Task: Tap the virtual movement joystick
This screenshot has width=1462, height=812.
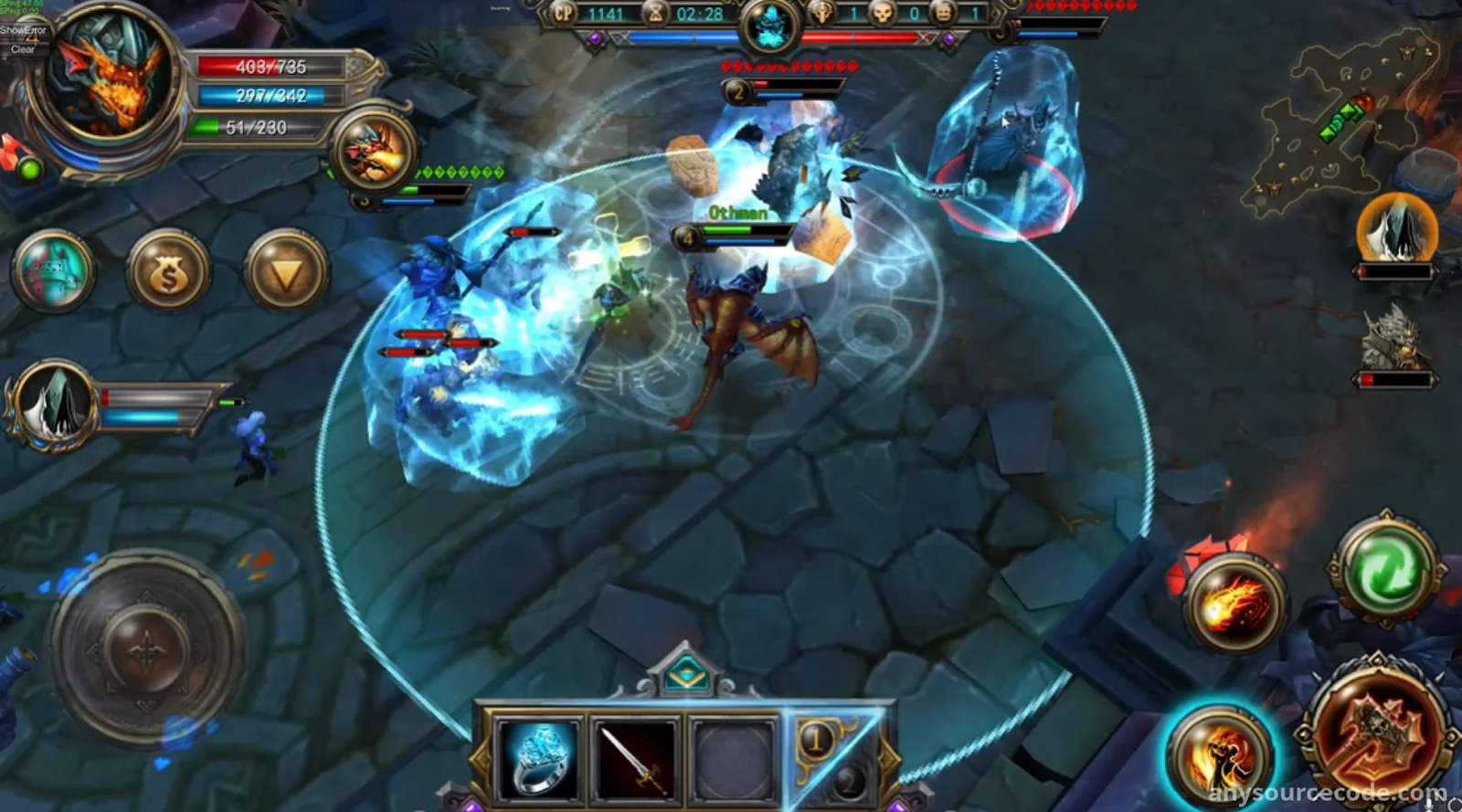Action: 144,649
